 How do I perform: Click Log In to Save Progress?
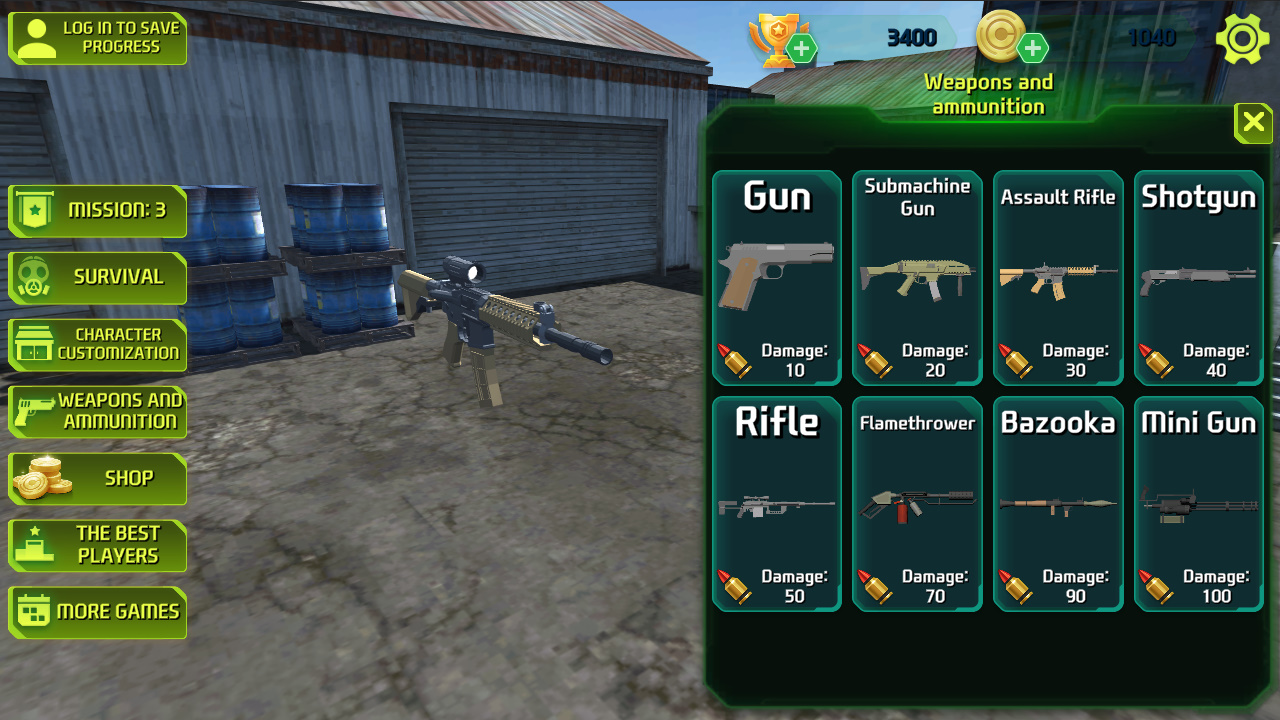pos(97,38)
